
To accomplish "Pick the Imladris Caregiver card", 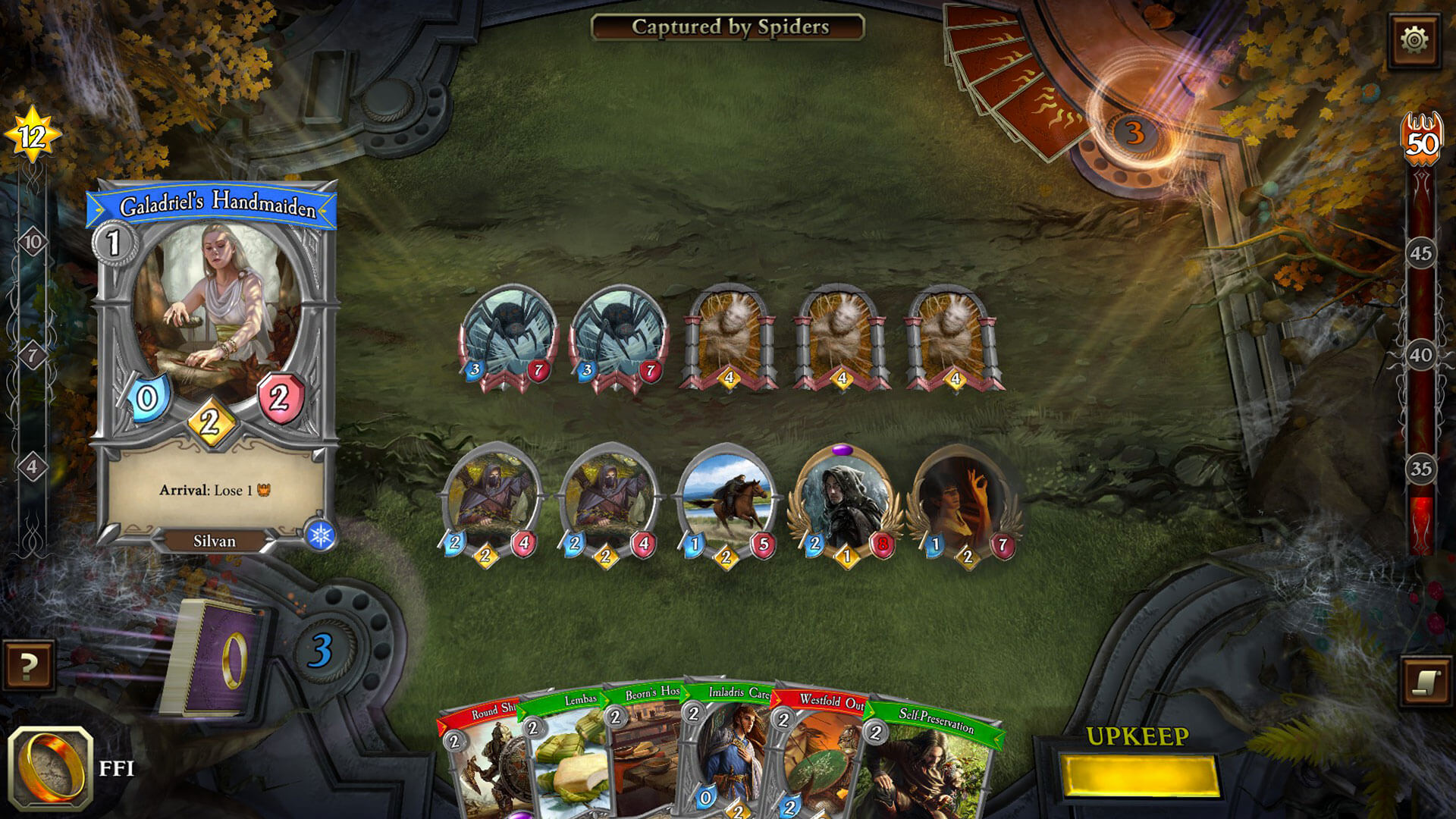I will pyautogui.click(x=730, y=755).
